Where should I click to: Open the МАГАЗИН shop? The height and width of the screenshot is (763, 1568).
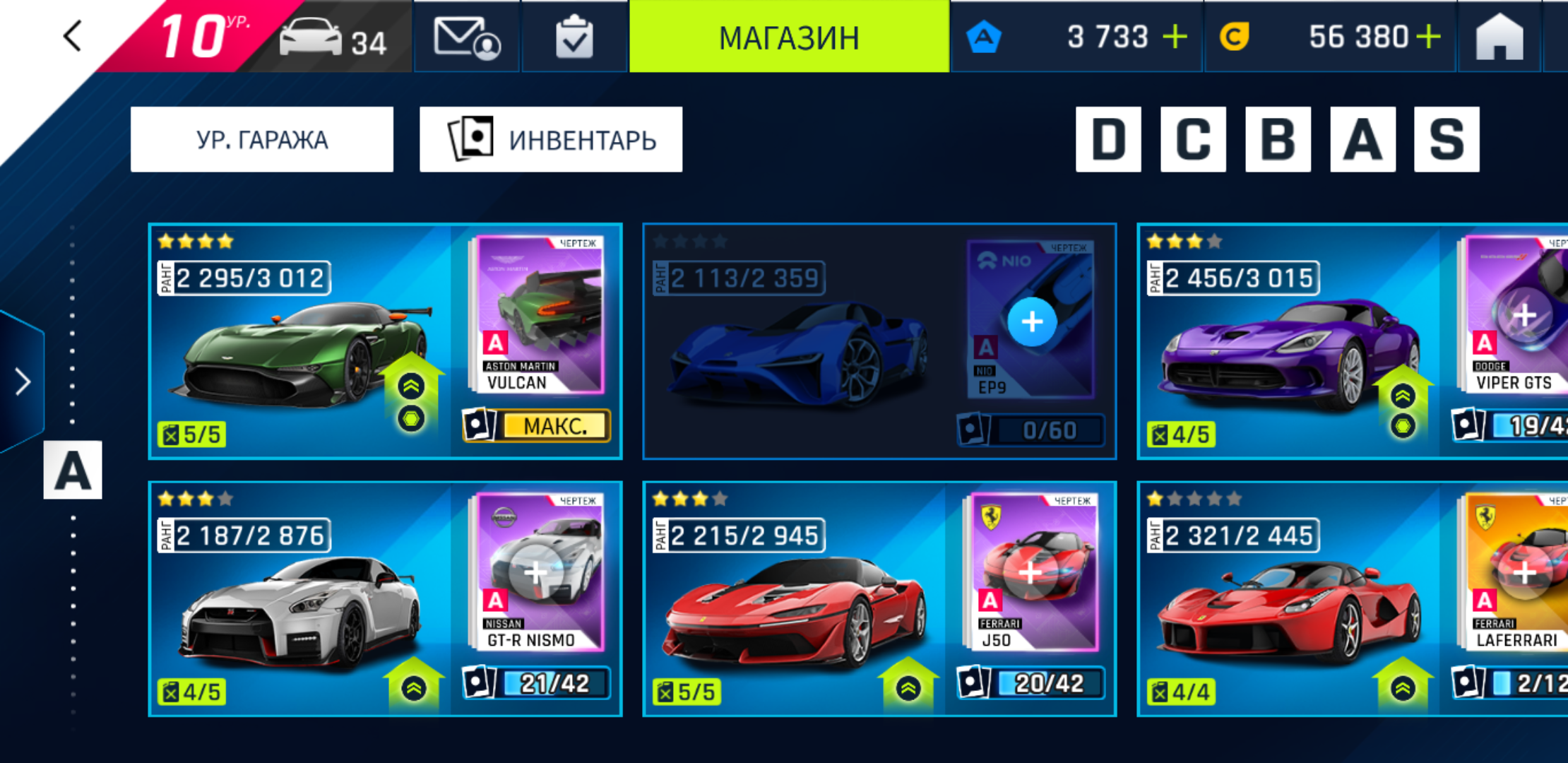(x=789, y=37)
